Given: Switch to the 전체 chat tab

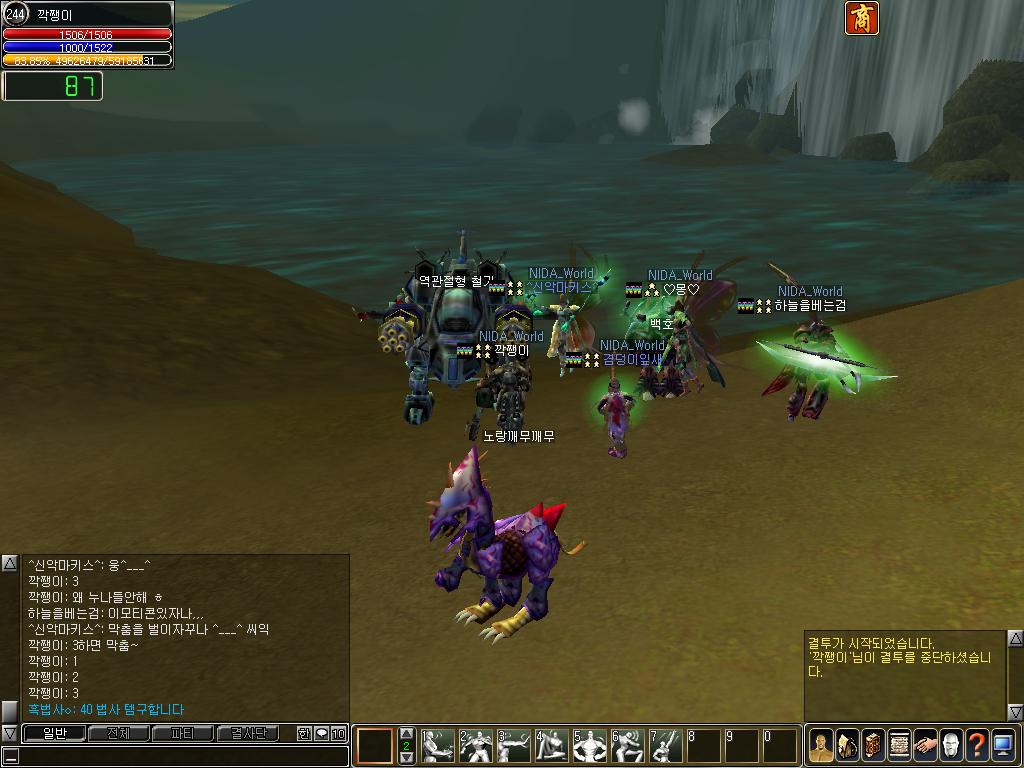Looking at the screenshot, I should [118, 733].
